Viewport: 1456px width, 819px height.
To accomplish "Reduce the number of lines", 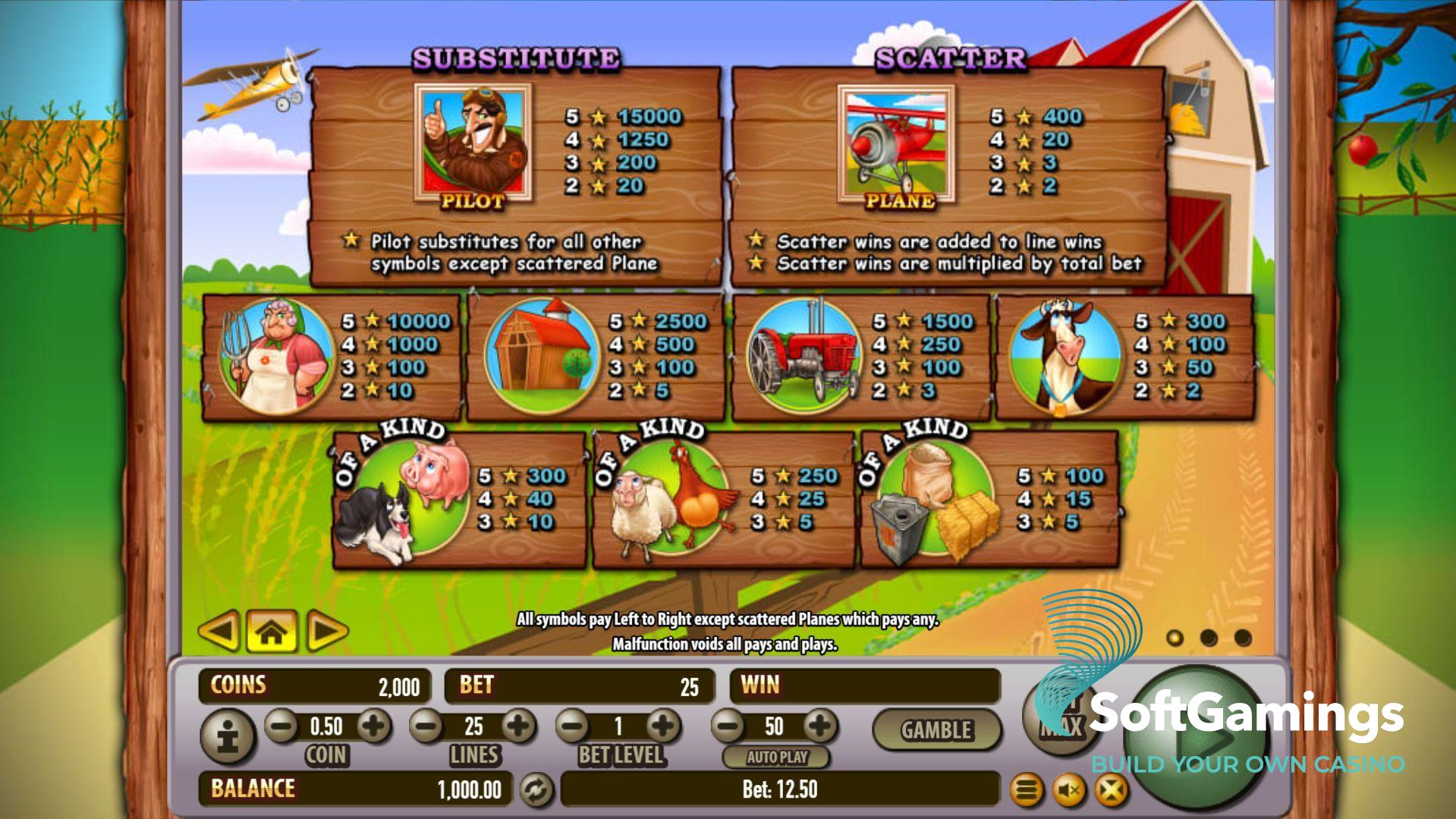I will click(x=427, y=726).
